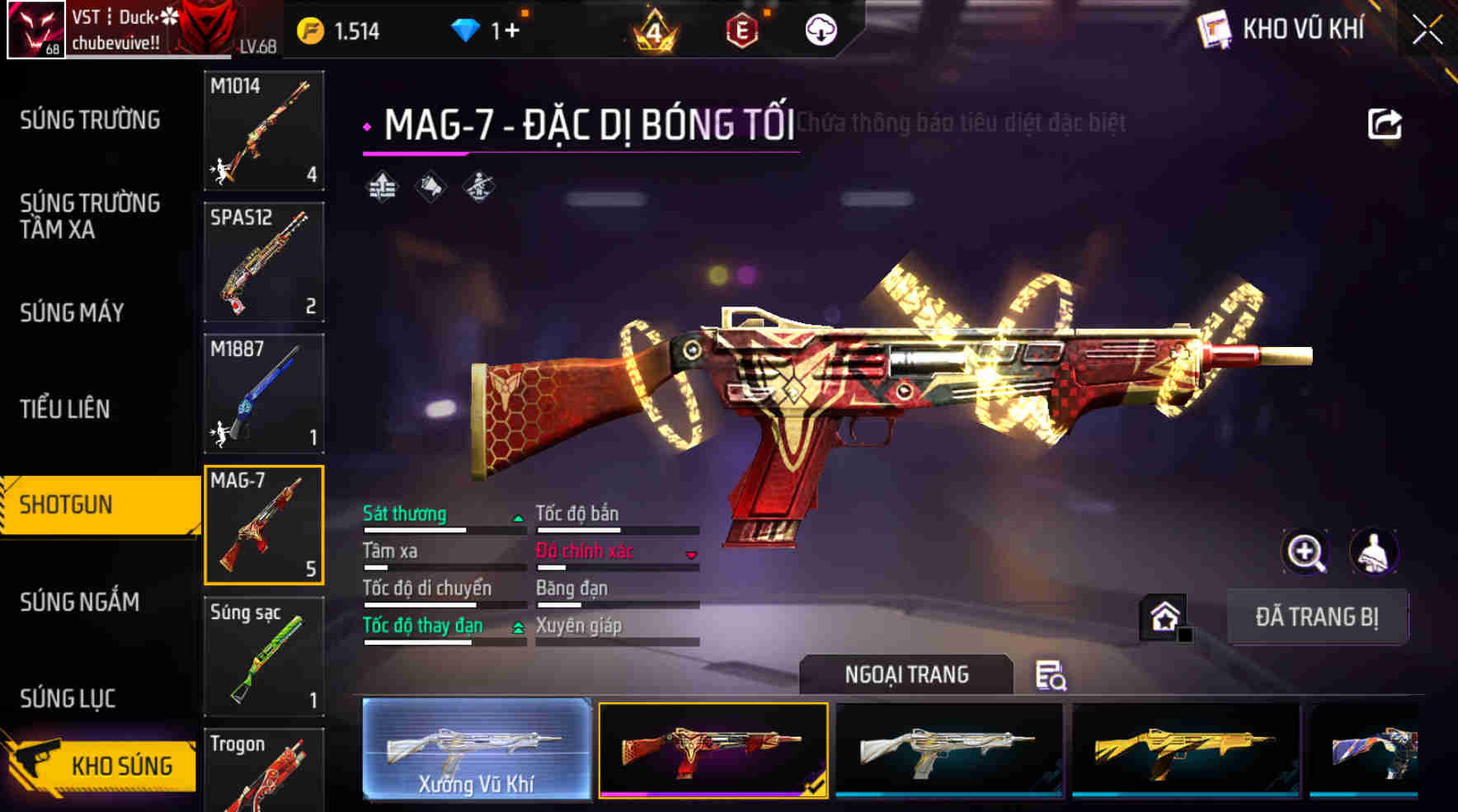Click the magnifier to zoom the MAG-7
Screen dimensions: 1458x812
(x=1305, y=552)
